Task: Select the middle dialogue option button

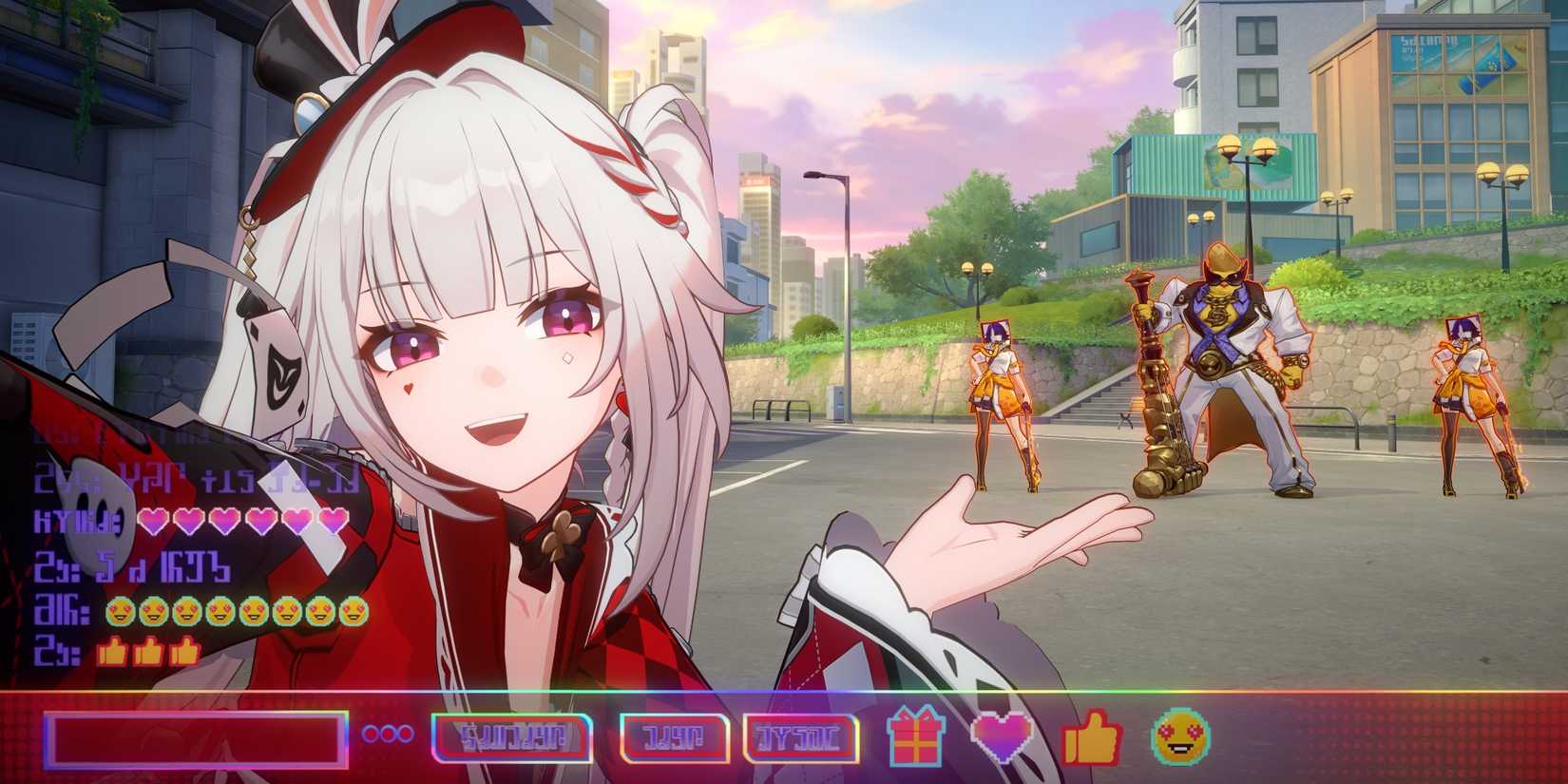Action: click(674, 734)
